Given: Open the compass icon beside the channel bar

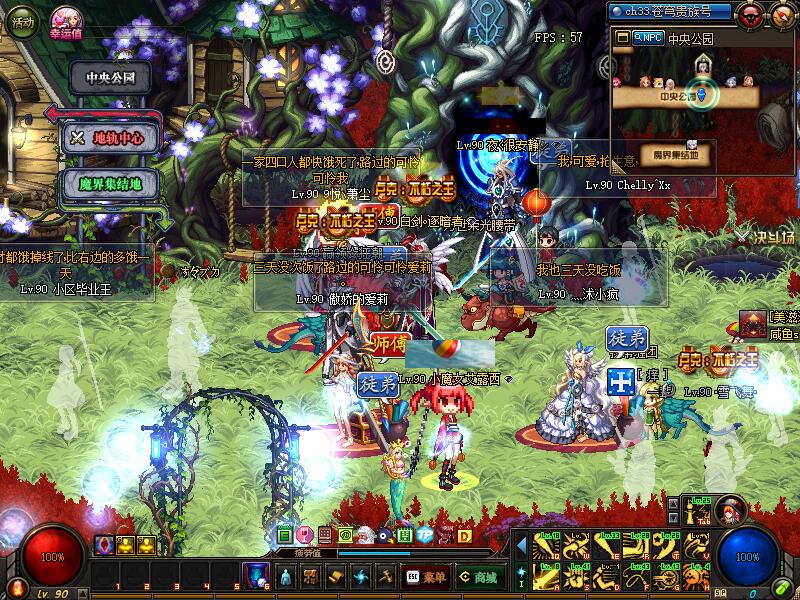Looking at the screenshot, I should tap(781, 14).
